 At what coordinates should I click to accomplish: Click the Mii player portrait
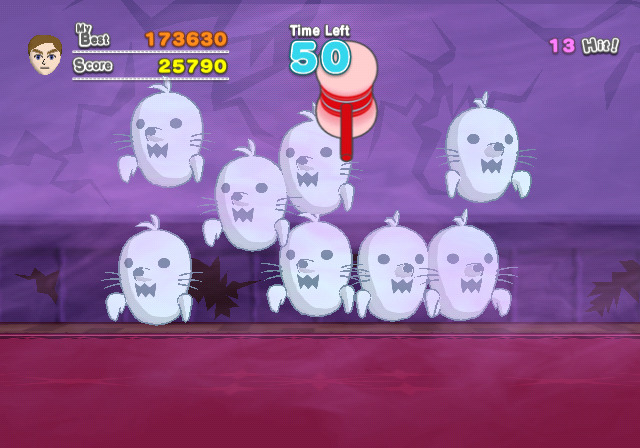45,56
